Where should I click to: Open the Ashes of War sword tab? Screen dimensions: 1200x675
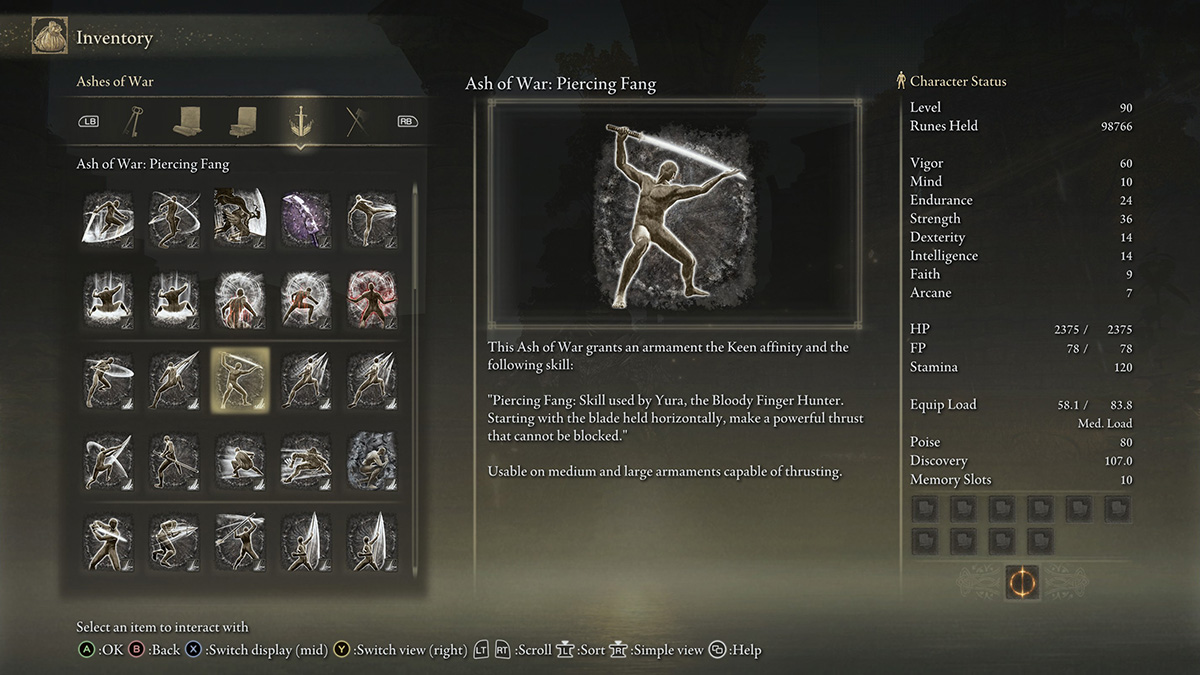point(299,122)
